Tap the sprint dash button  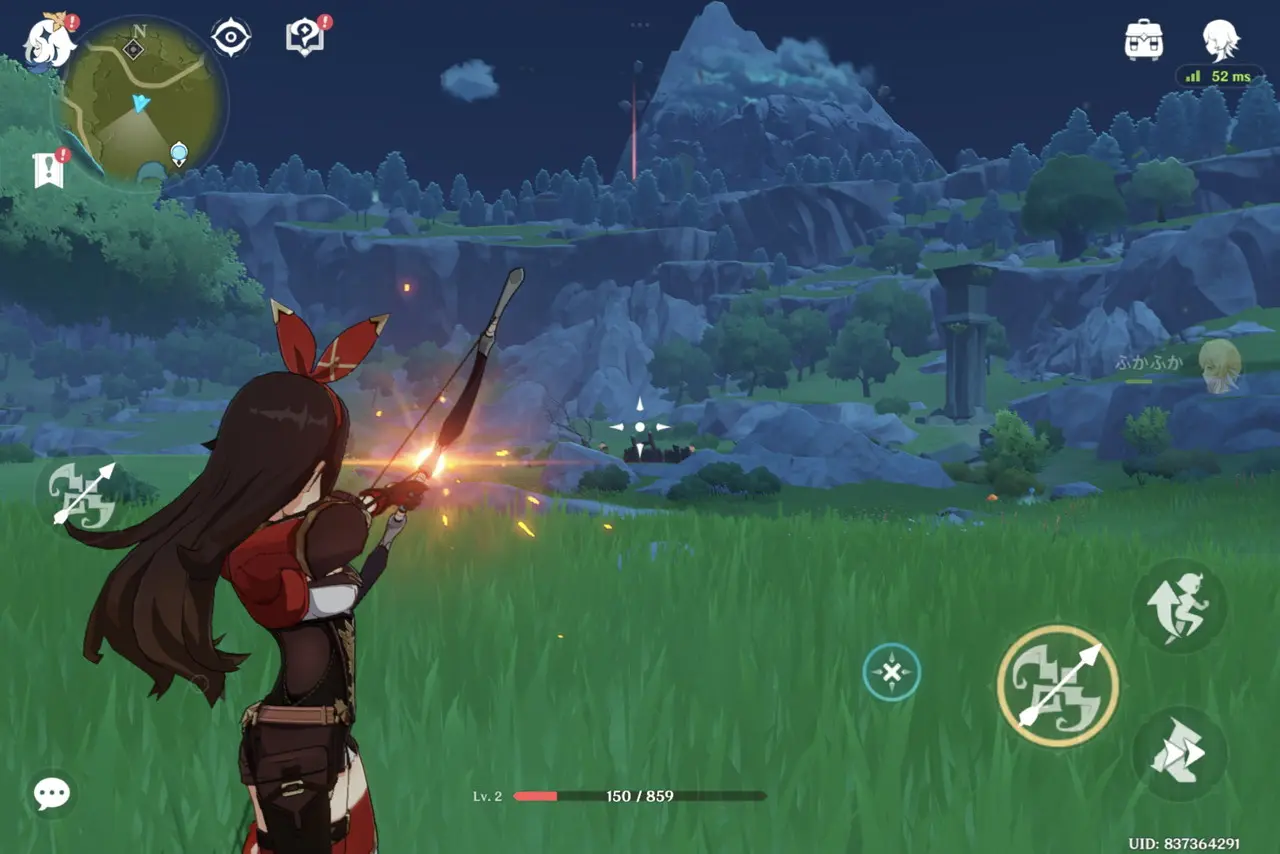click(1180, 754)
